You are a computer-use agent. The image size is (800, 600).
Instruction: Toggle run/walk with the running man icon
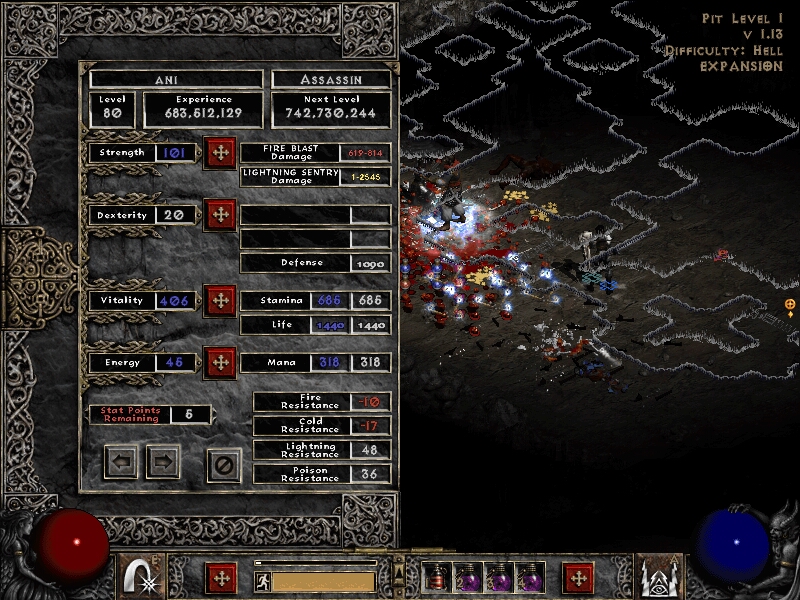click(262, 581)
